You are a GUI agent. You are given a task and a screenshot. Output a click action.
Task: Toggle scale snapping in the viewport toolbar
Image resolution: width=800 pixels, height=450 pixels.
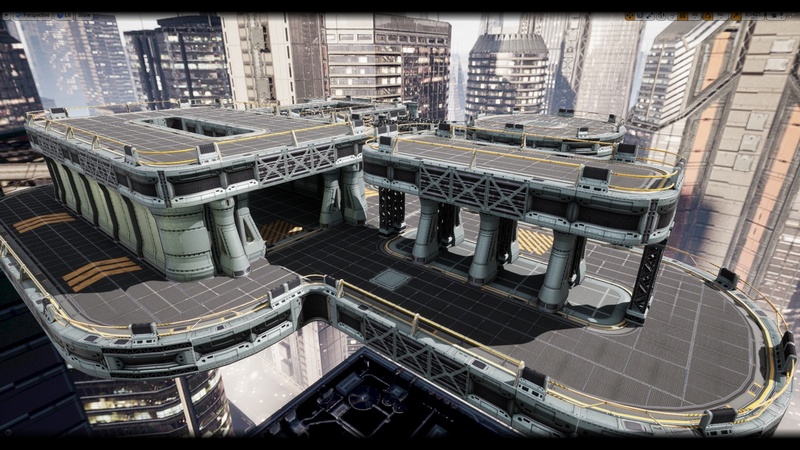[x=736, y=15]
